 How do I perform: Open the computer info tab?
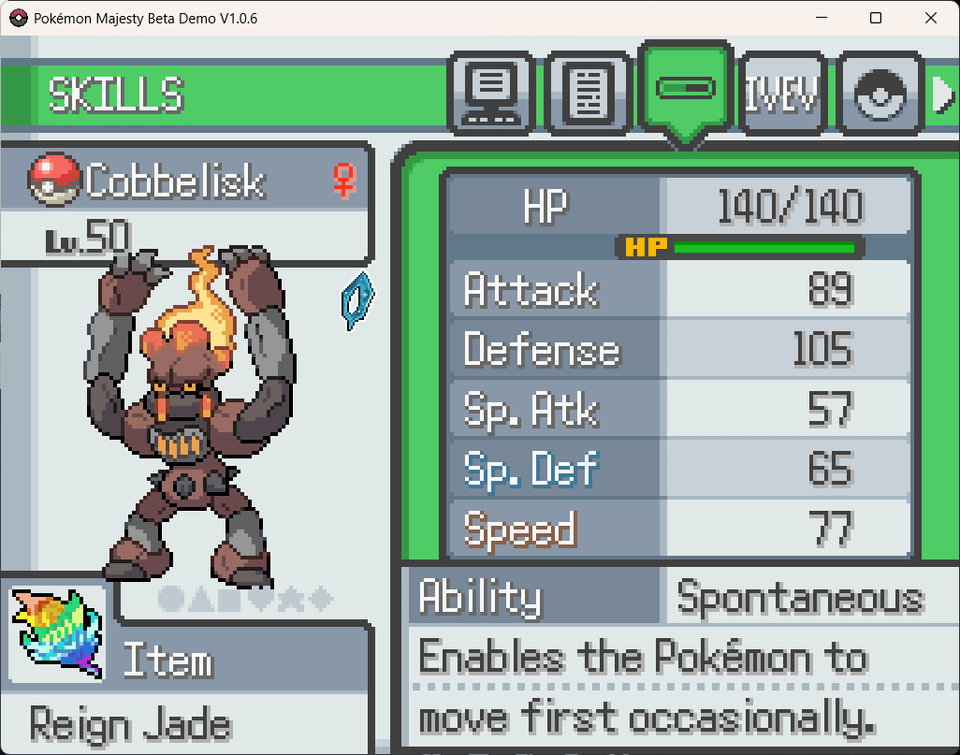click(x=491, y=94)
